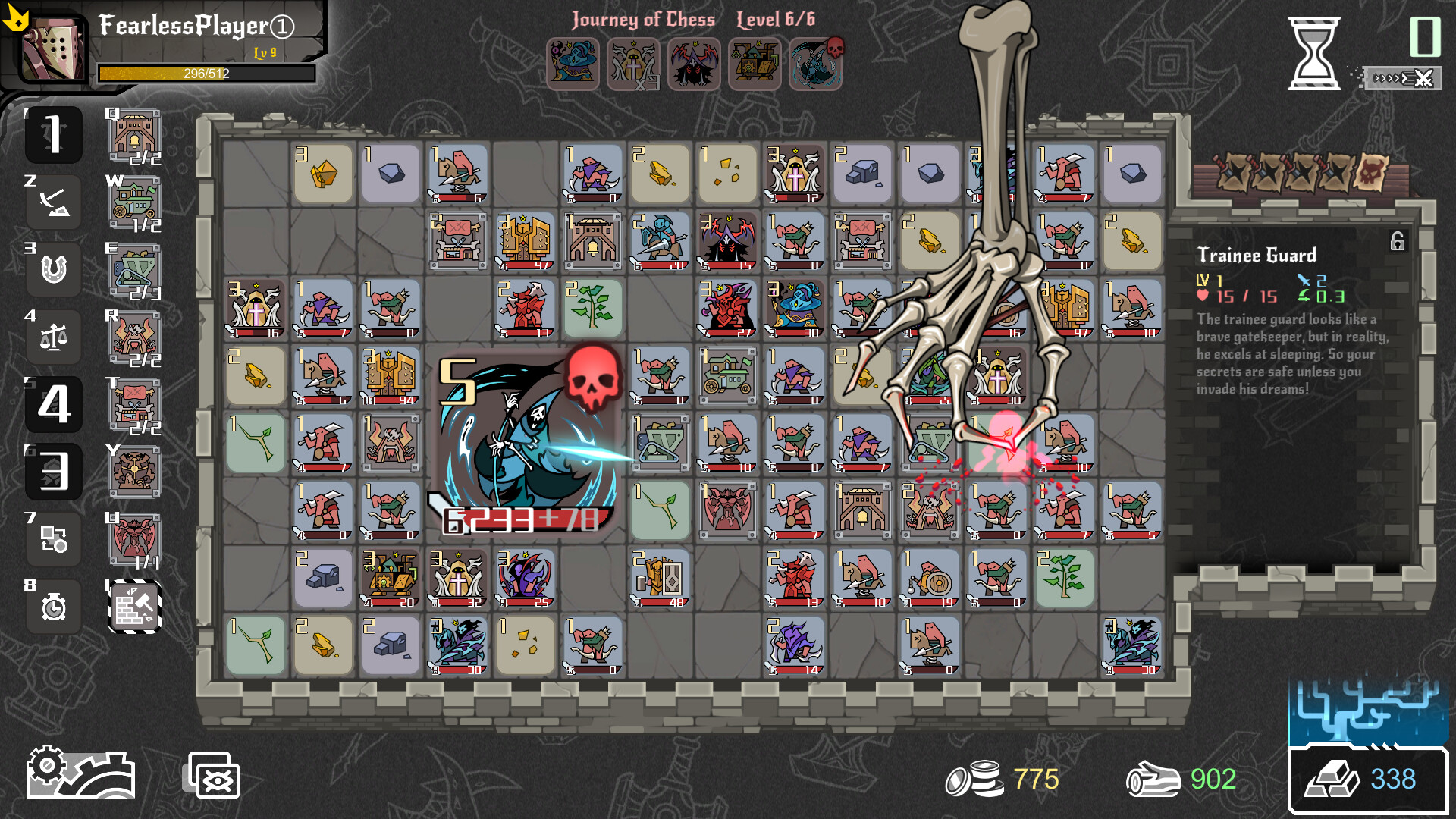Activate the wall demolition hammer card
The image size is (1456, 819).
(x=135, y=607)
